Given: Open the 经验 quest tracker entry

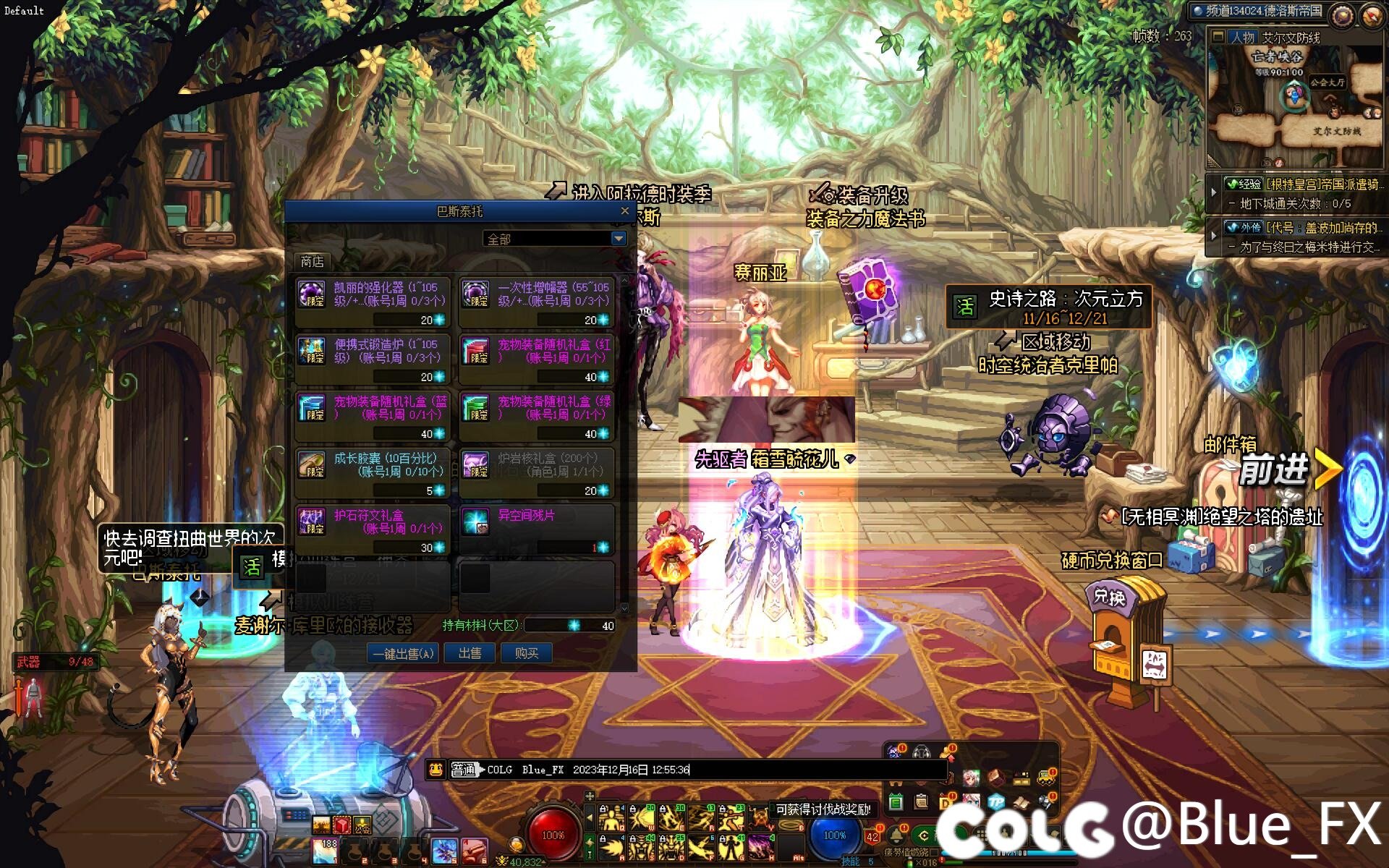Looking at the screenshot, I should coord(1302,185).
